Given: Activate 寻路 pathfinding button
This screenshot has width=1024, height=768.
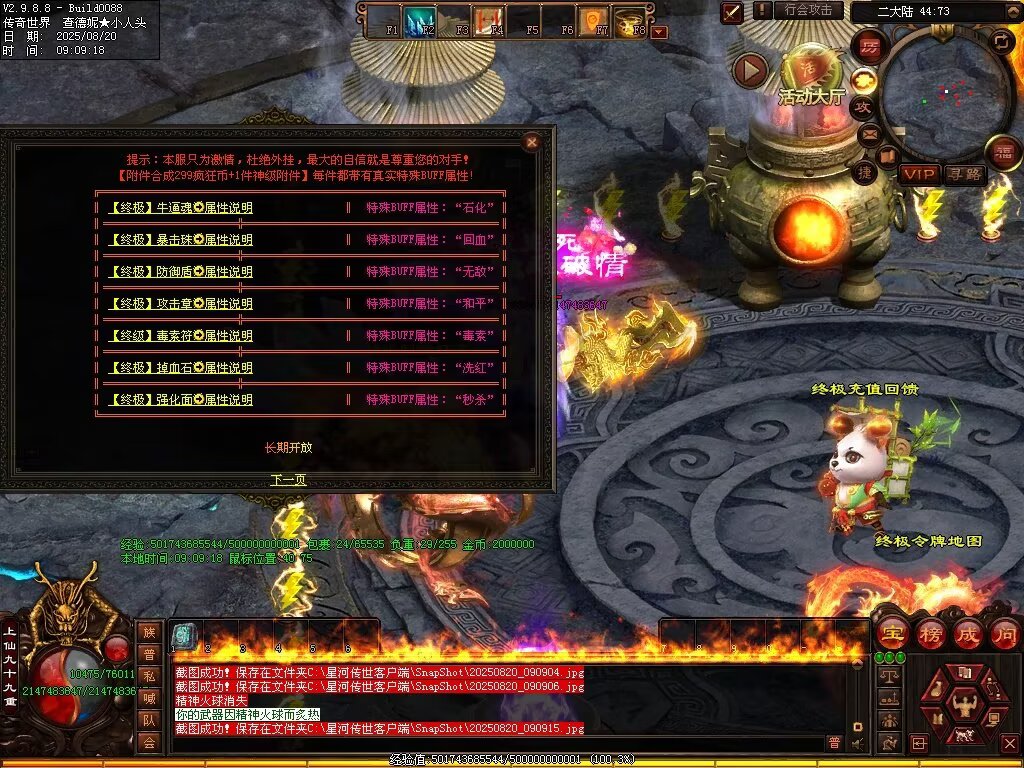Looking at the screenshot, I should (x=965, y=174).
